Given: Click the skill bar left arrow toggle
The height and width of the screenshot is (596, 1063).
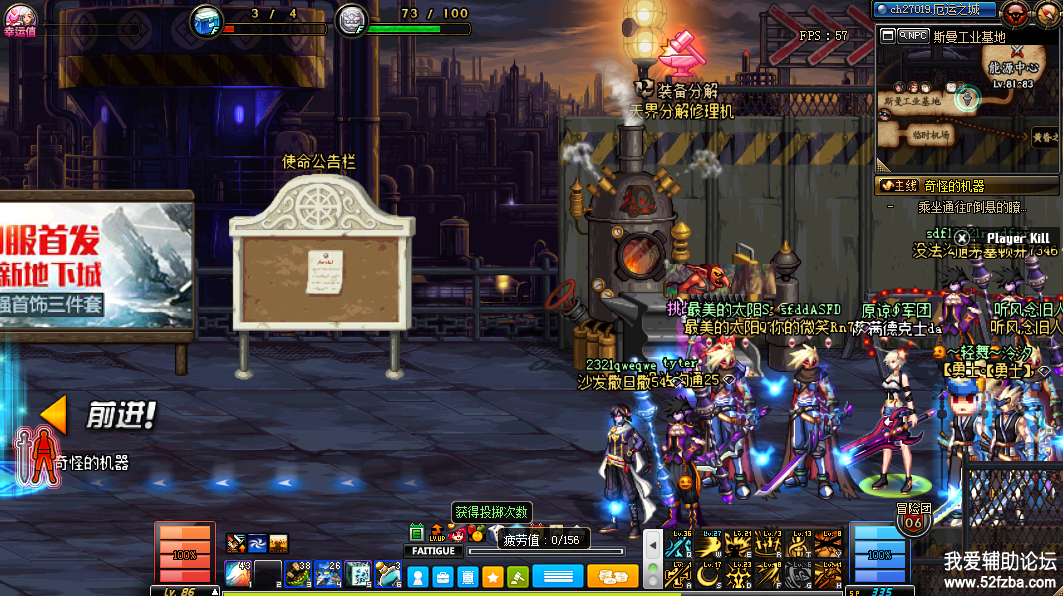Looking at the screenshot, I should pos(652,546).
